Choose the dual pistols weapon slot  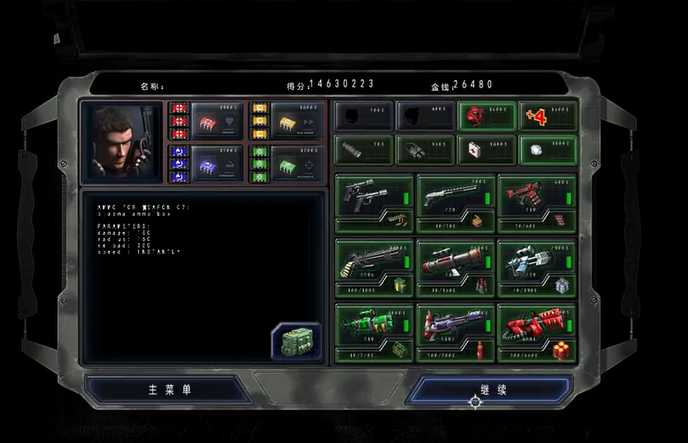[374, 202]
